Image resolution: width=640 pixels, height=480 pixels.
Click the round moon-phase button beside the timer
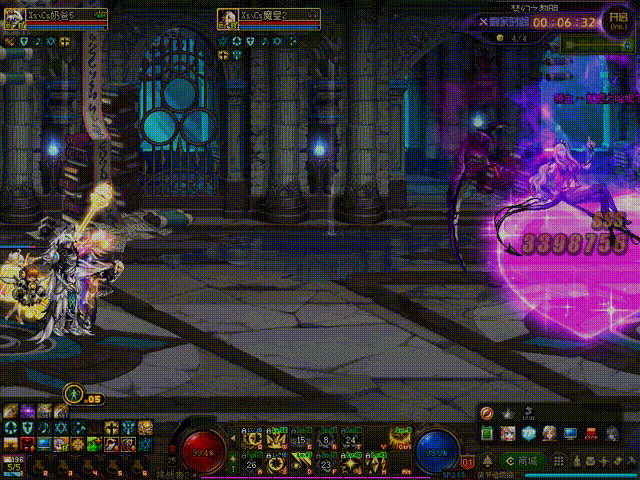(617, 22)
